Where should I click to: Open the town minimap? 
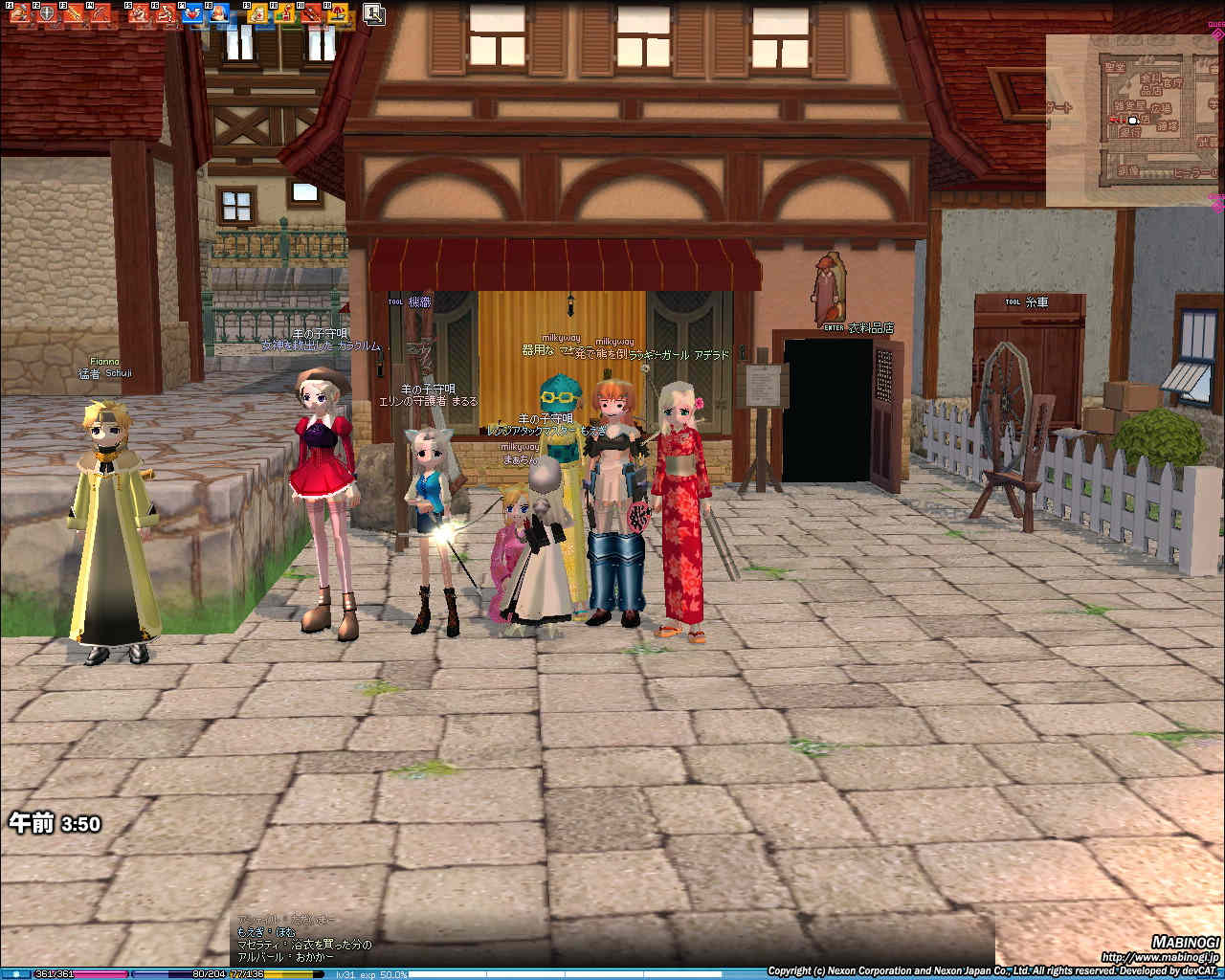click(1133, 121)
